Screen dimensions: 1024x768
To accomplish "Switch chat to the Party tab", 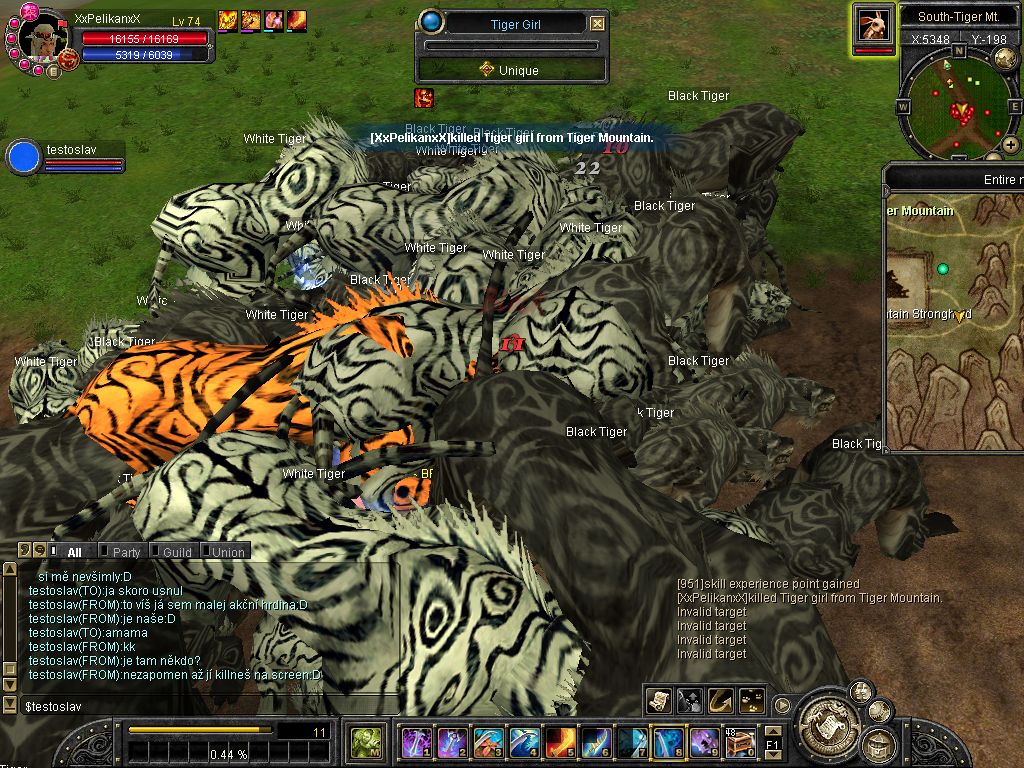I will 126,551.
